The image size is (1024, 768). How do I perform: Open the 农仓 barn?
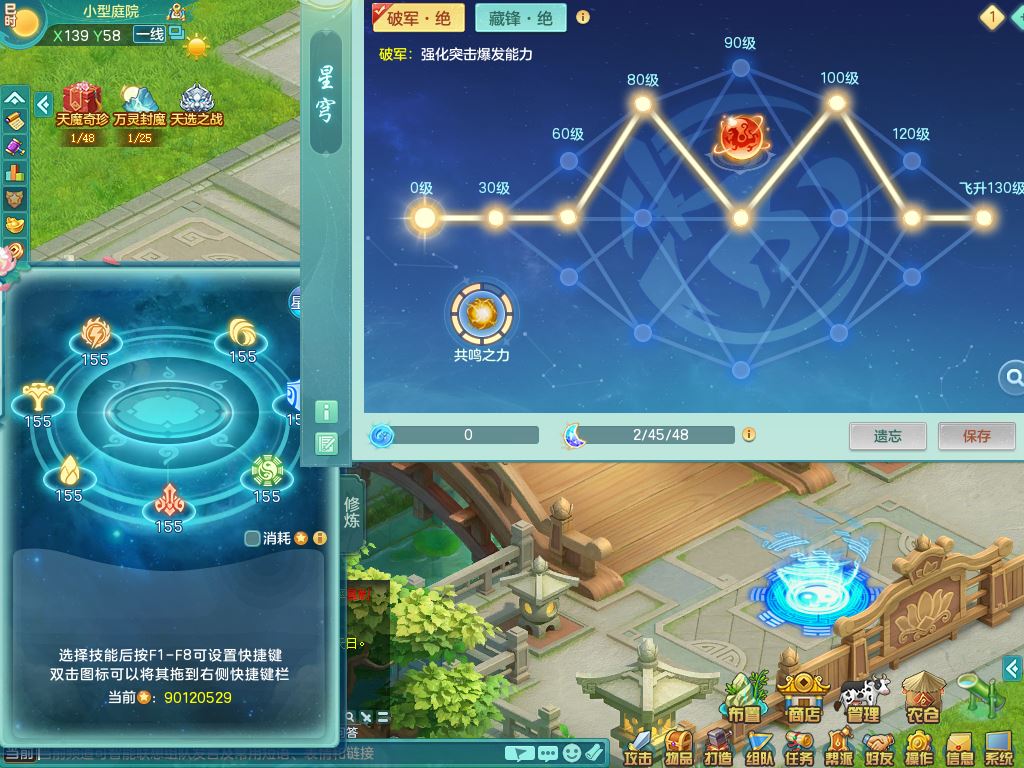[x=923, y=696]
